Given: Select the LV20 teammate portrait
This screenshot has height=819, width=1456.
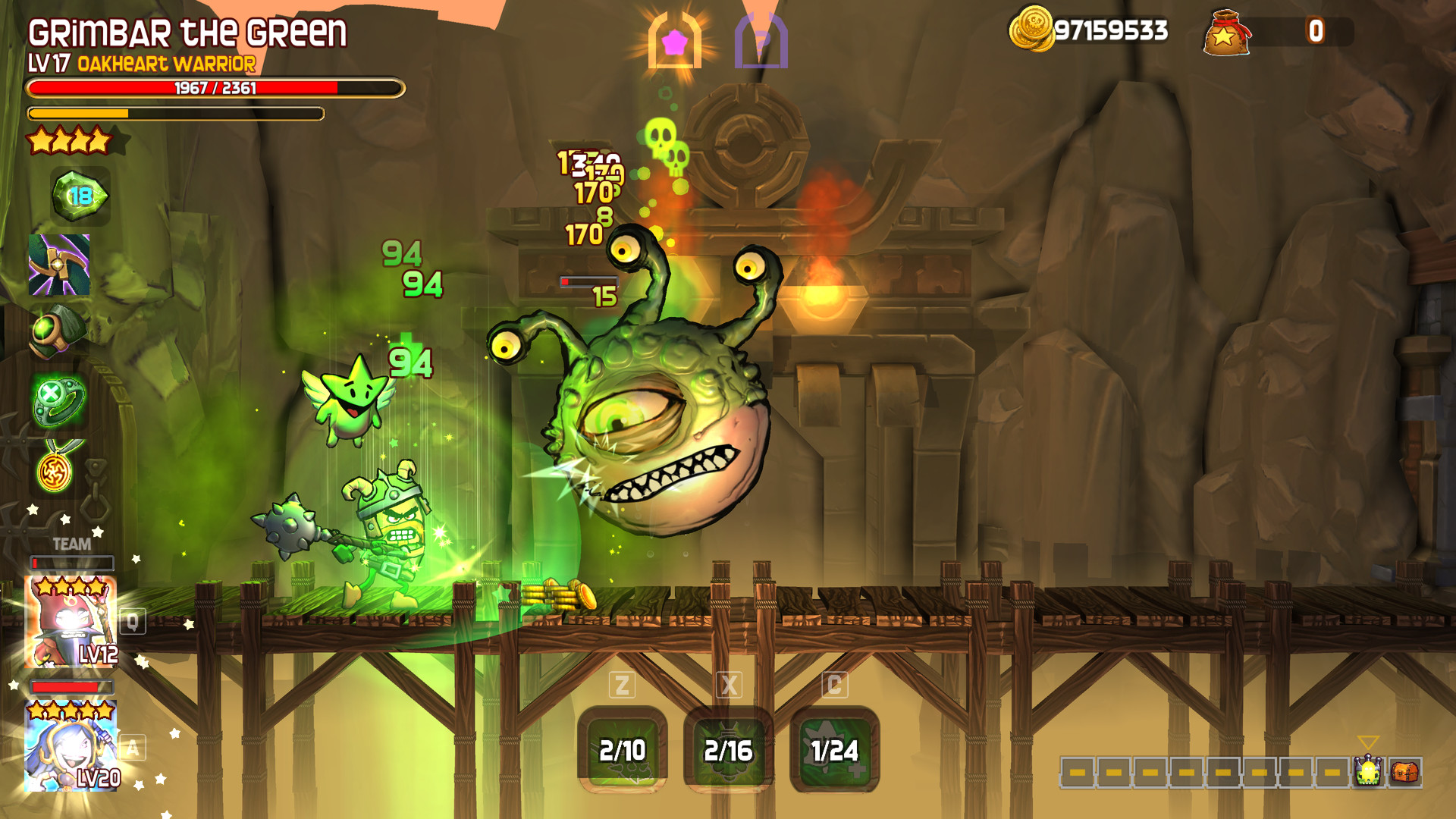Looking at the screenshot, I should click(x=72, y=747).
